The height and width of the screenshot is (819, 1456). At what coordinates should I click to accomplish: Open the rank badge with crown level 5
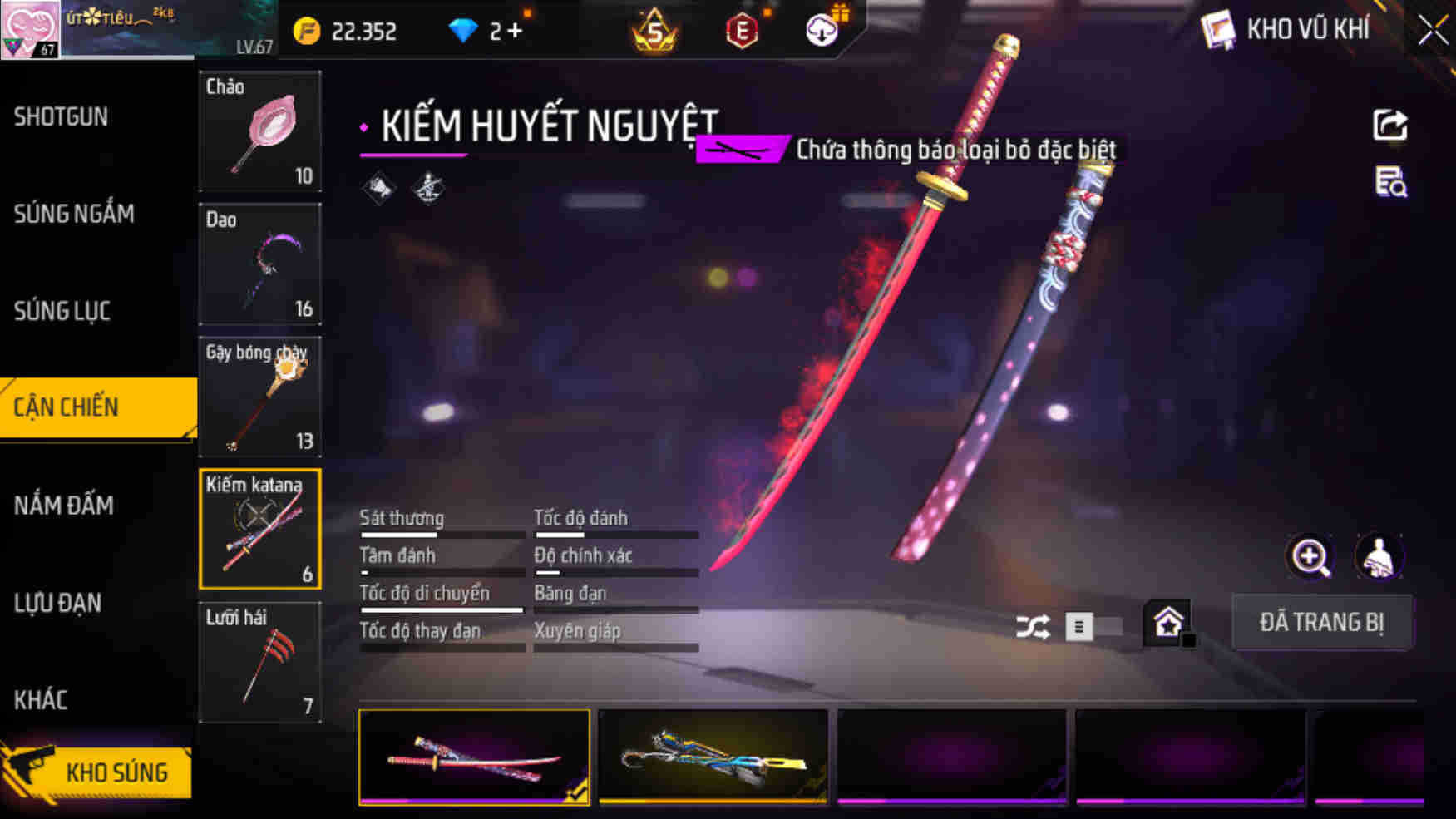pyautogui.click(x=656, y=30)
